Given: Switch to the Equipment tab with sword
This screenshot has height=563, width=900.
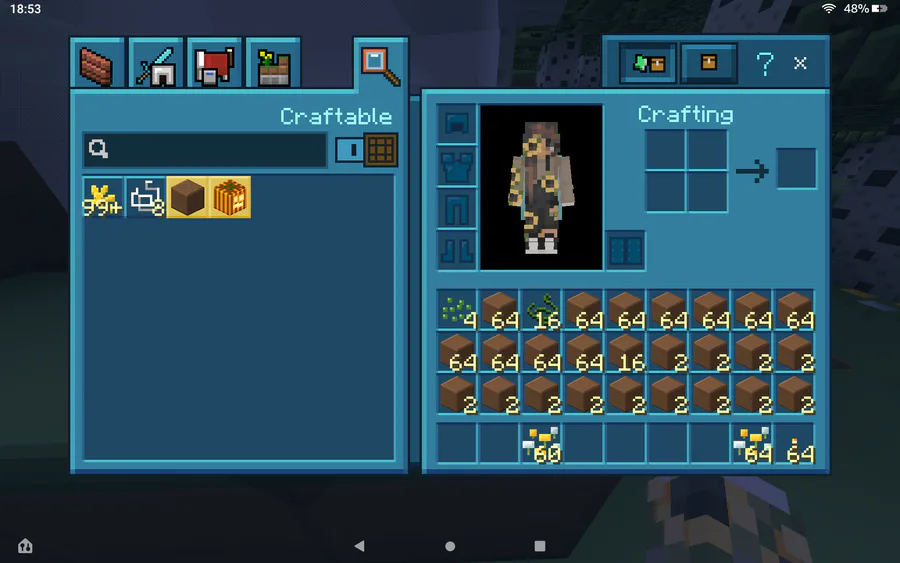Looking at the screenshot, I should (x=155, y=64).
